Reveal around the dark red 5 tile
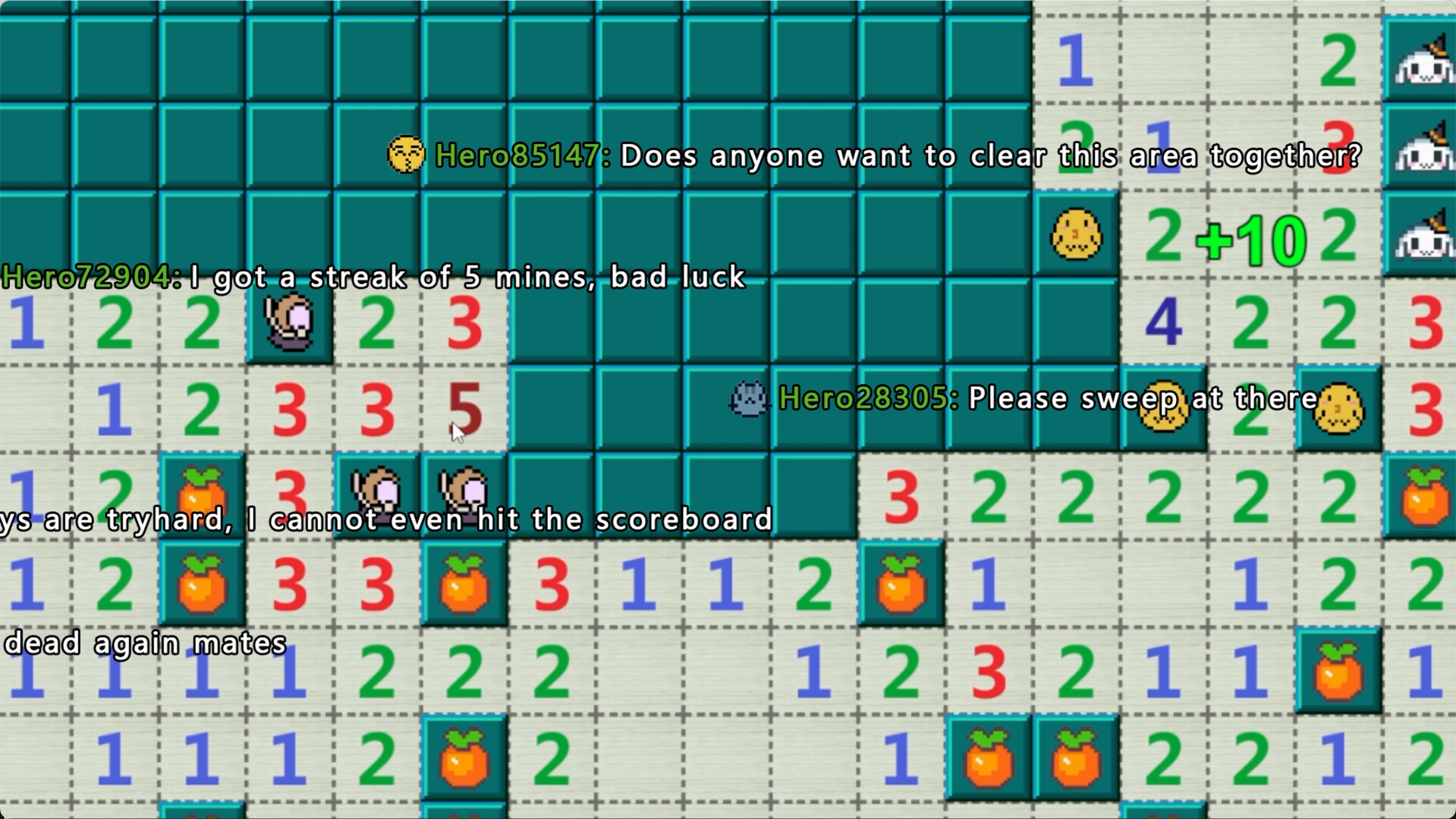The image size is (1456, 819). pos(464,409)
